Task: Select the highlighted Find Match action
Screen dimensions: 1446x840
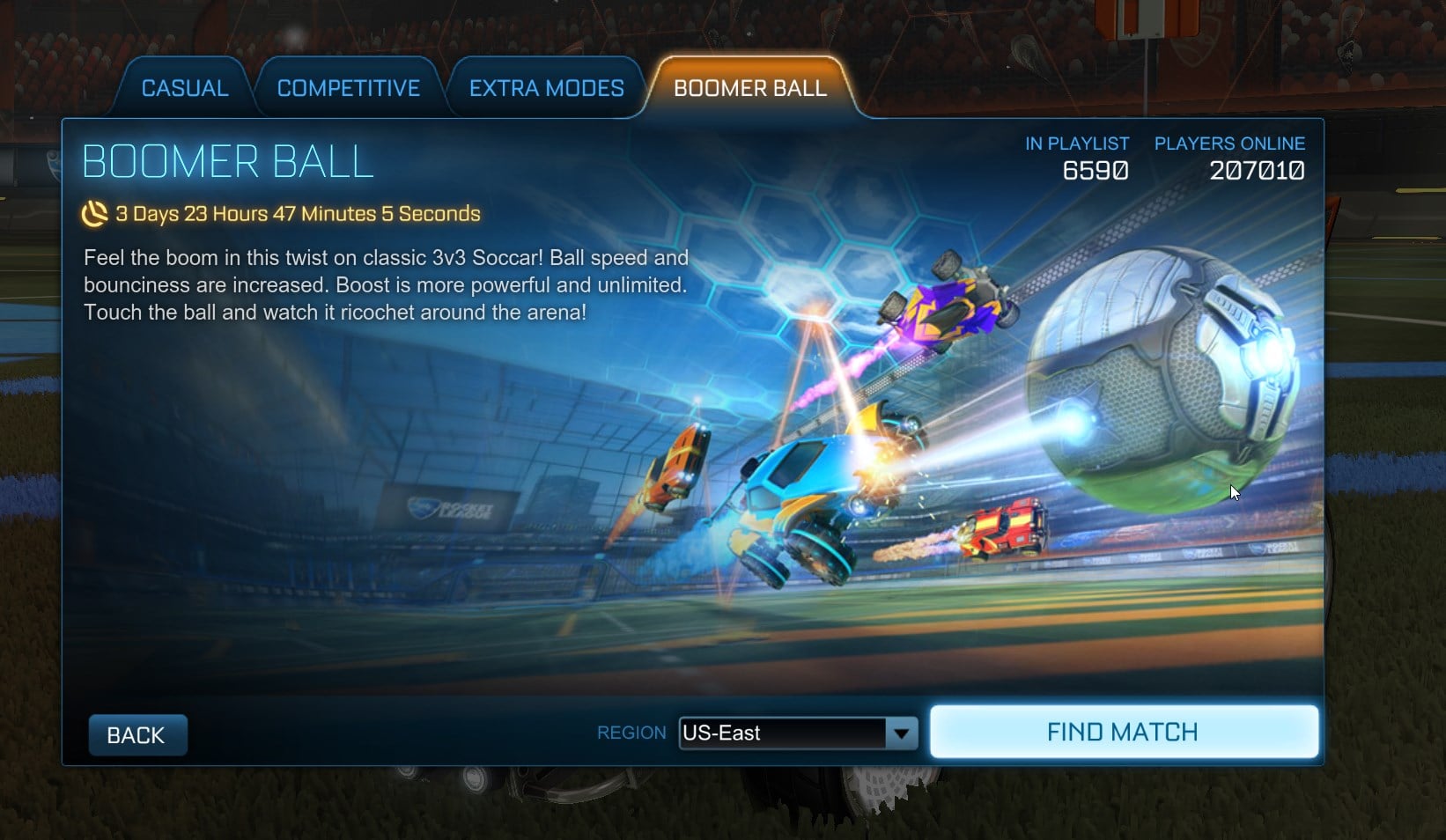Action: click(x=1123, y=731)
